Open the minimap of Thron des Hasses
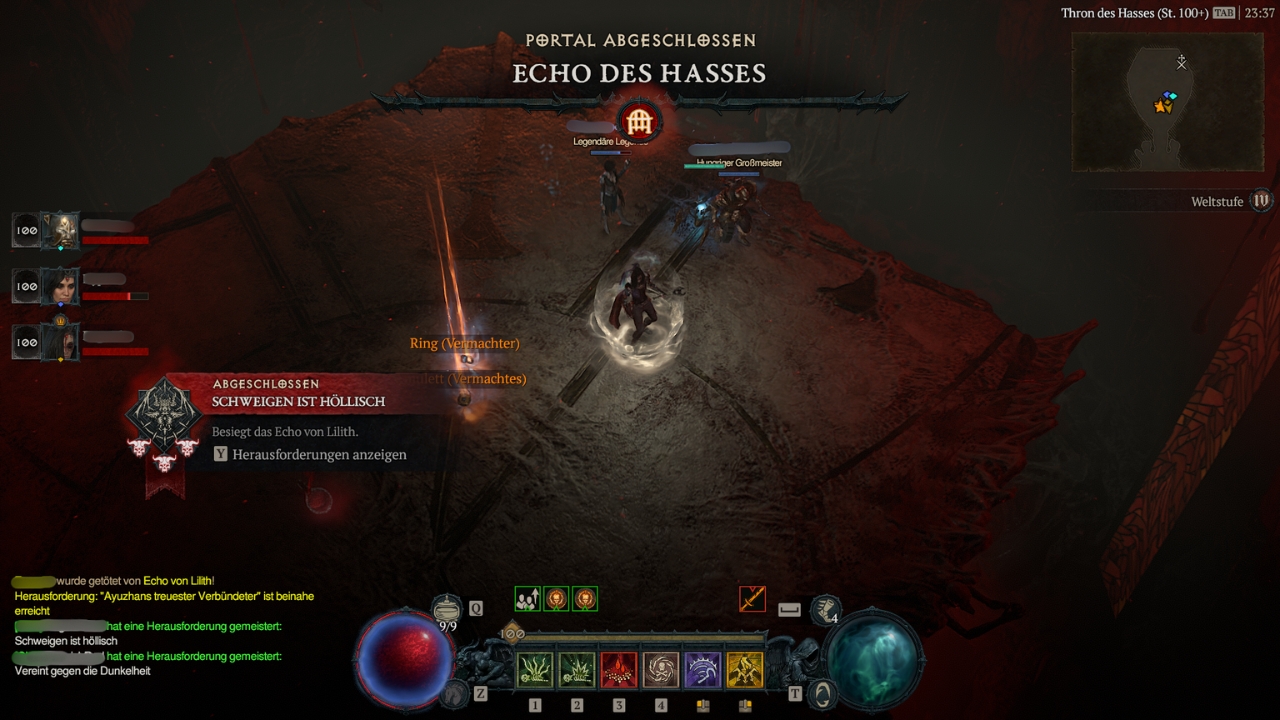The image size is (1280, 720). coord(1167,101)
